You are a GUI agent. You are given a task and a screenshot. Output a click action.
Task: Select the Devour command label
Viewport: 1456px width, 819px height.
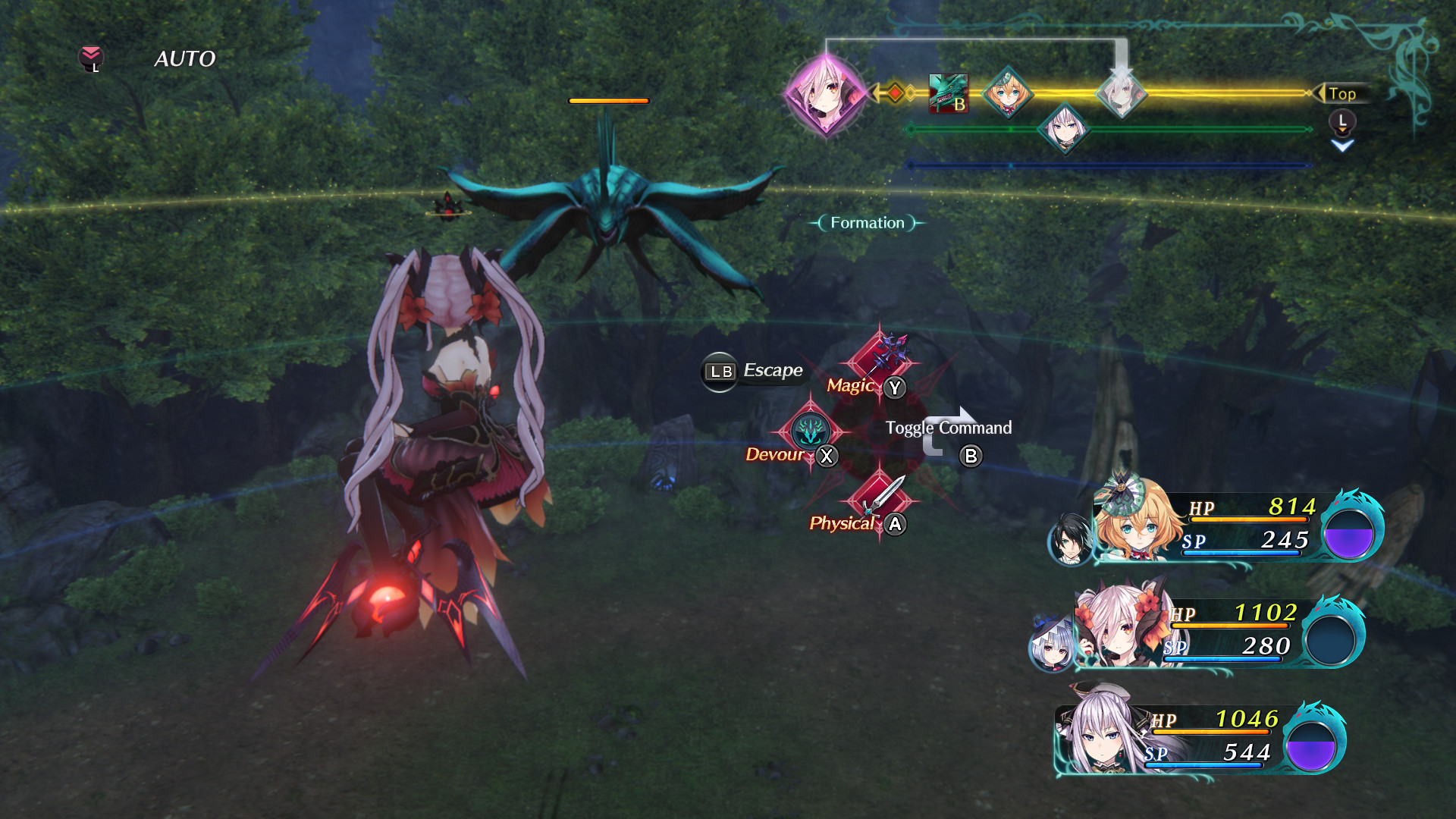(775, 455)
